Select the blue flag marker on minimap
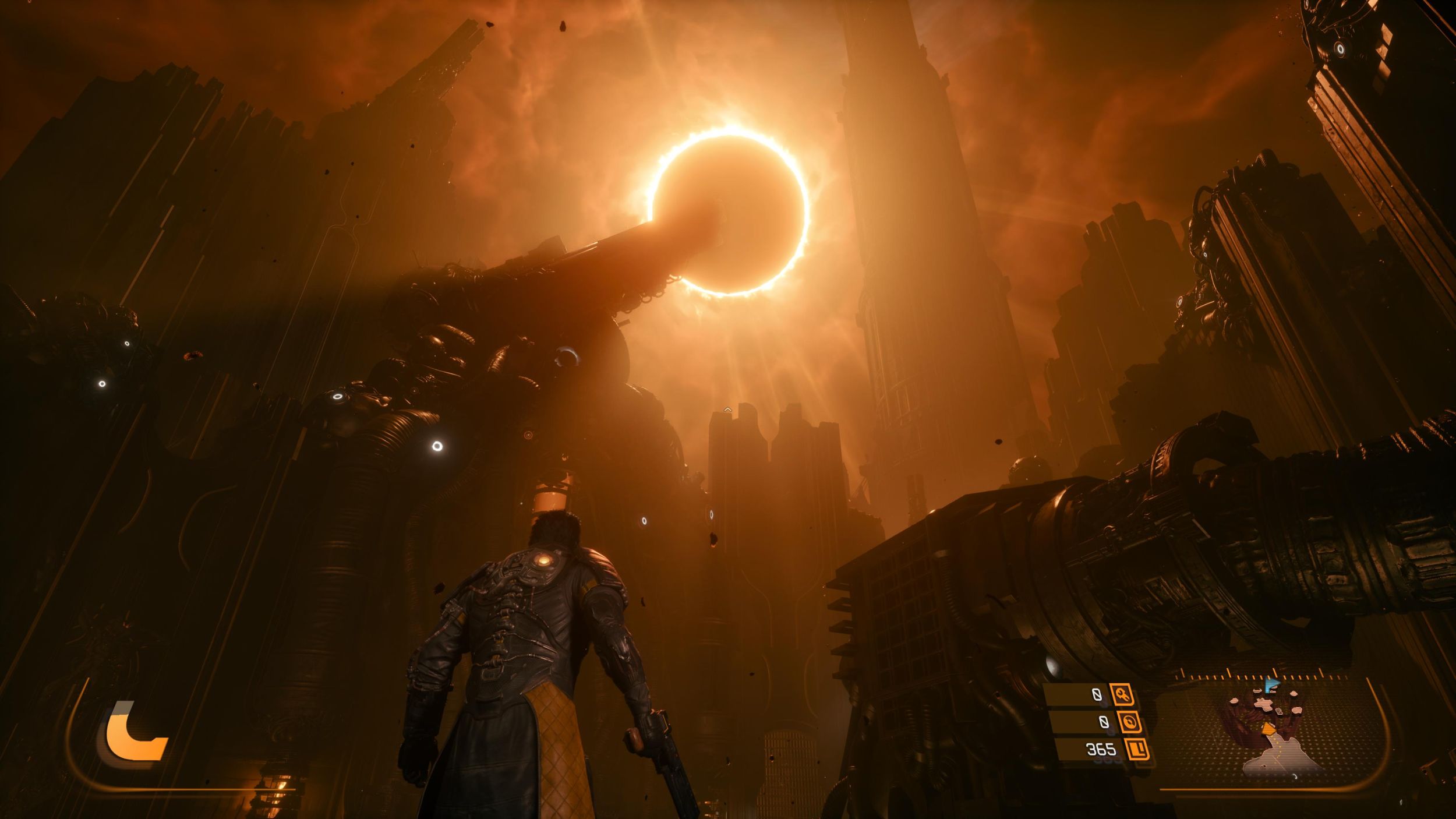The height and width of the screenshot is (819, 1456). coord(1271,685)
